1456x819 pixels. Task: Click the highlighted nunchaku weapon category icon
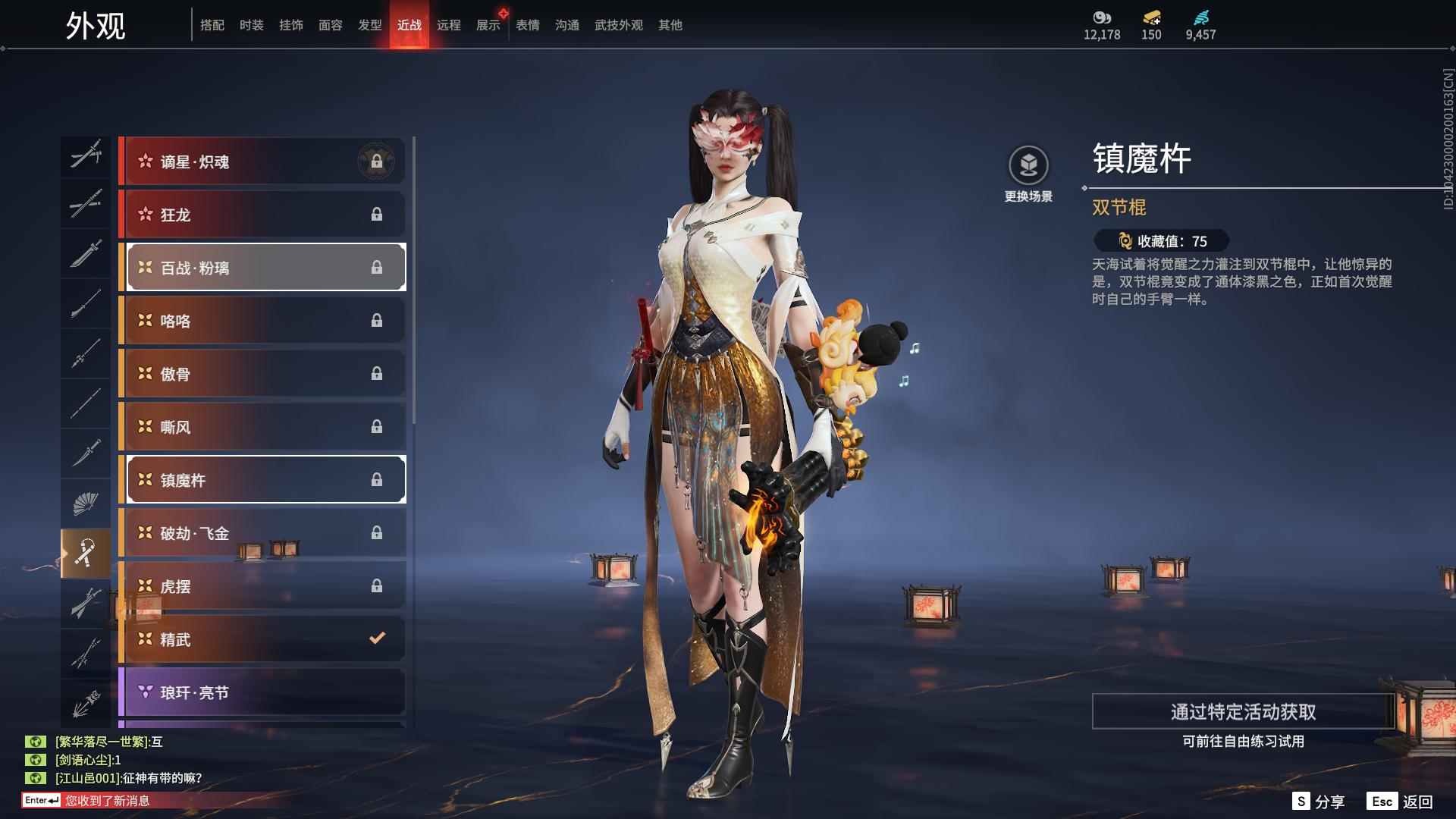(x=86, y=551)
